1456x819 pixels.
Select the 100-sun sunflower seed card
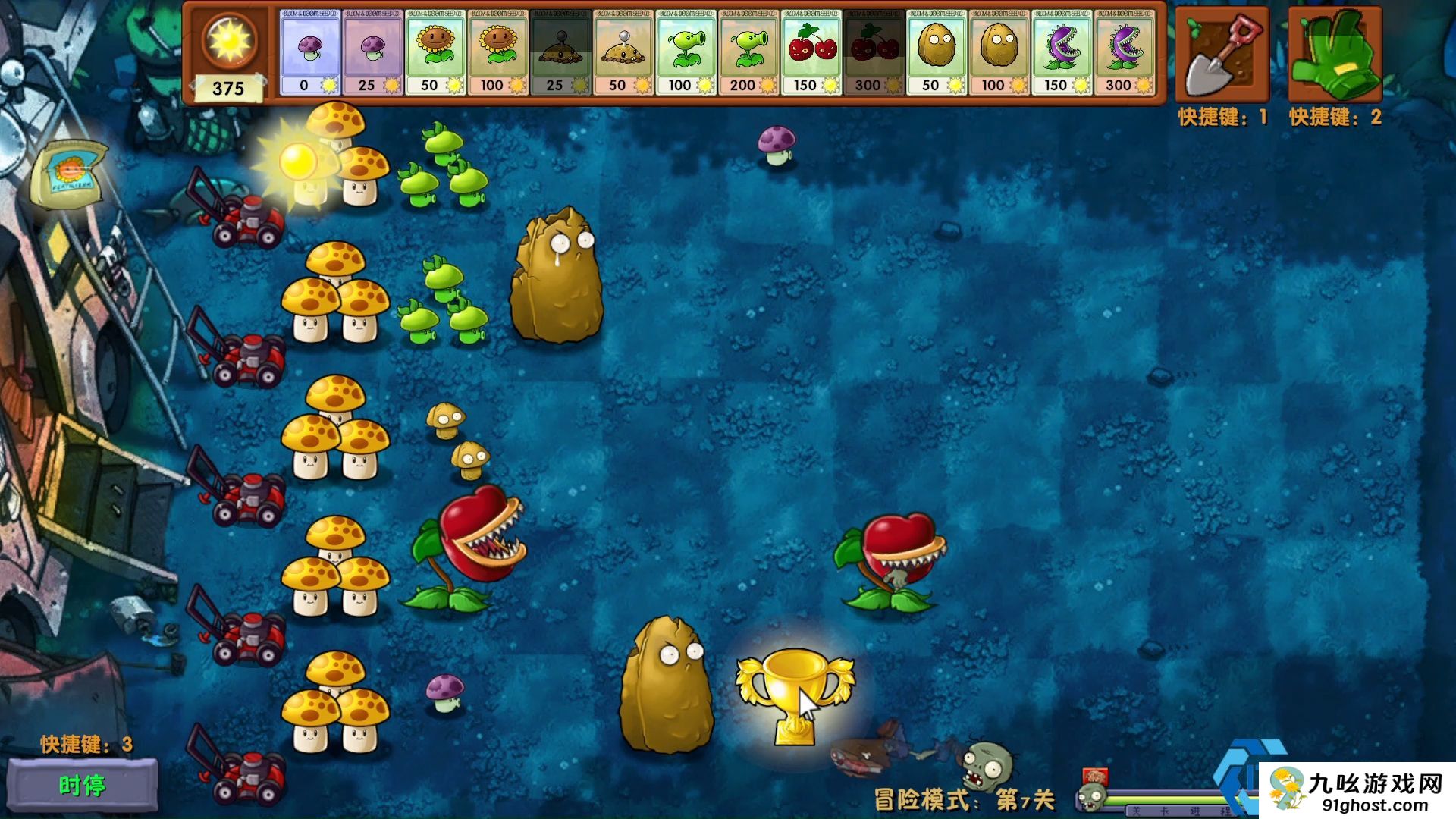click(498, 52)
